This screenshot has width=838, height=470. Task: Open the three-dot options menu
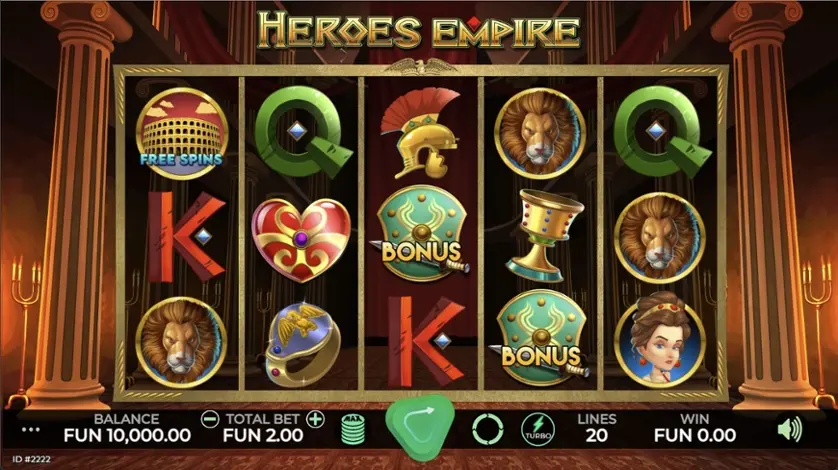coord(31,430)
